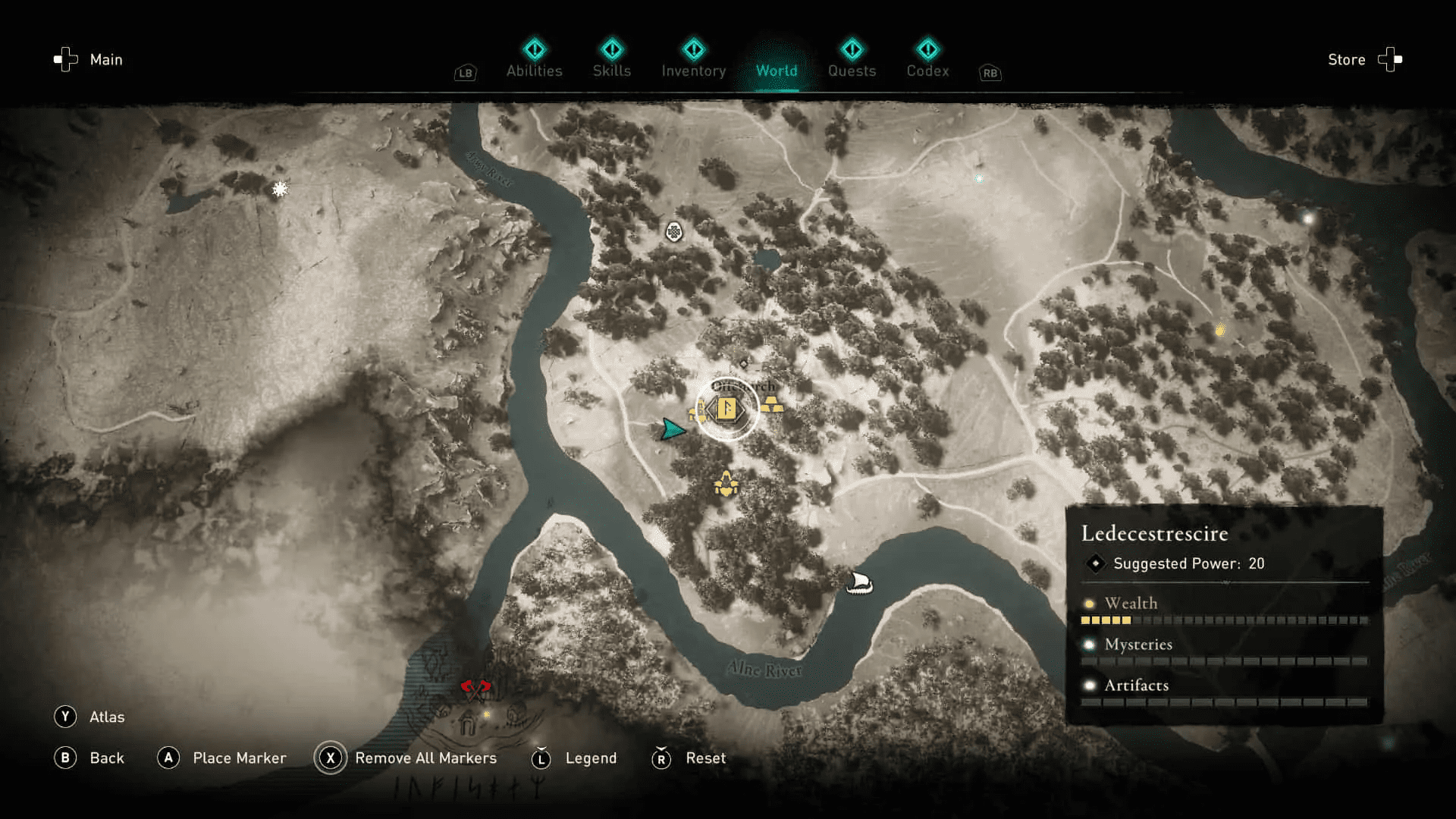Click the white star marker in the northwest
The image size is (1456, 819).
279,190
